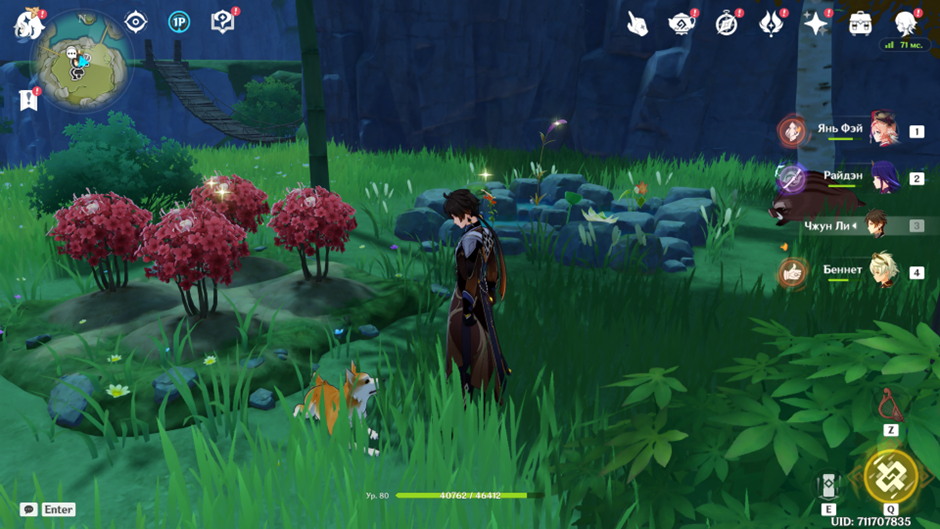This screenshot has height=529, width=940.
Task: Activate the golden elemental burst ability
Action: tap(890, 476)
